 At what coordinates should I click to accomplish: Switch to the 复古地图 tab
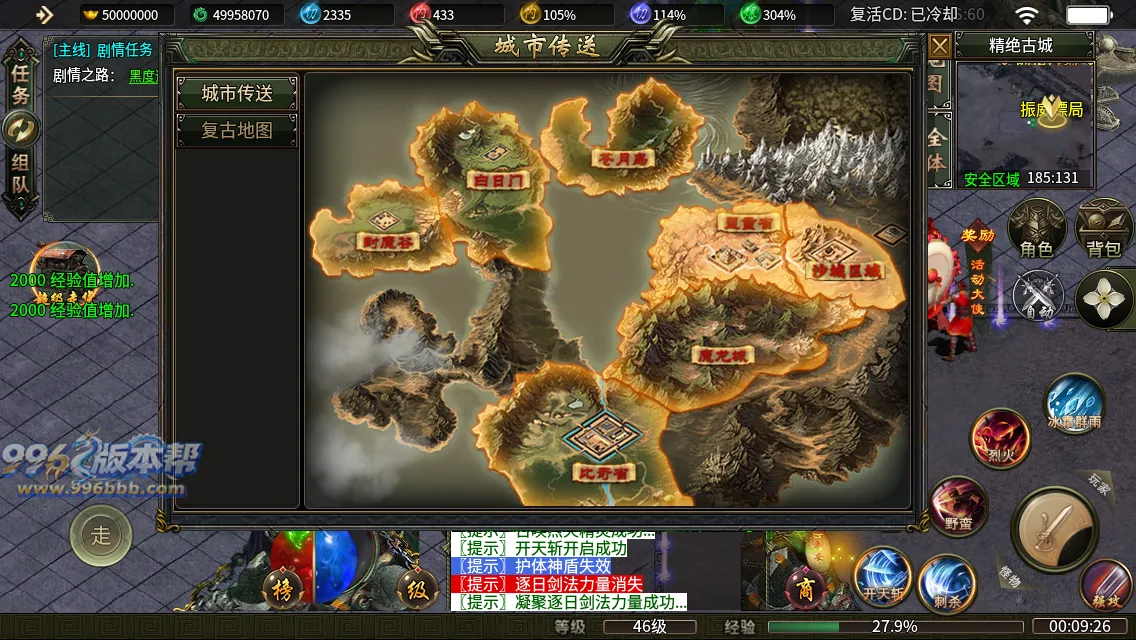tap(237, 131)
